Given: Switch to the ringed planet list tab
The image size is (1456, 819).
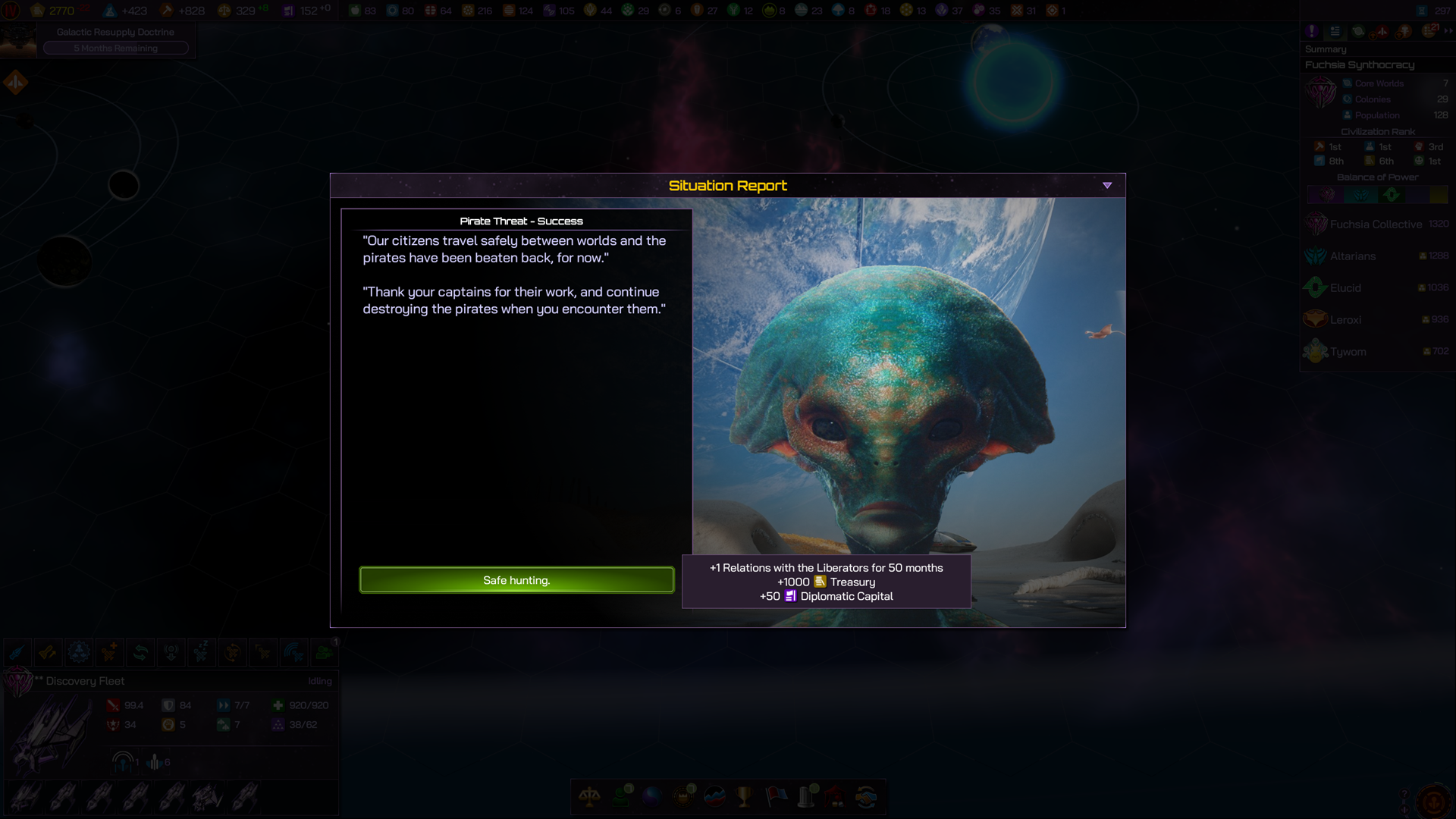Looking at the screenshot, I should click(x=1358, y=31).
